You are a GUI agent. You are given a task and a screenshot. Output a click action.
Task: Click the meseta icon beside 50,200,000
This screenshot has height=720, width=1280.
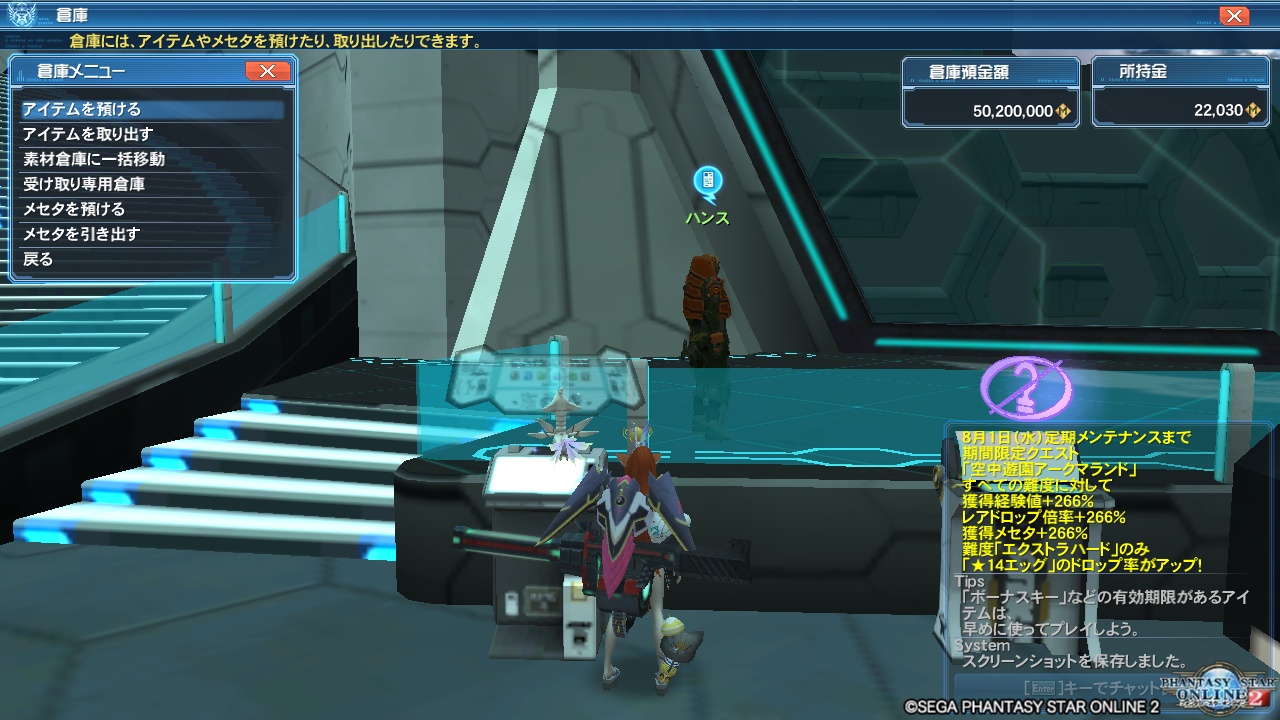(1064, 111)
